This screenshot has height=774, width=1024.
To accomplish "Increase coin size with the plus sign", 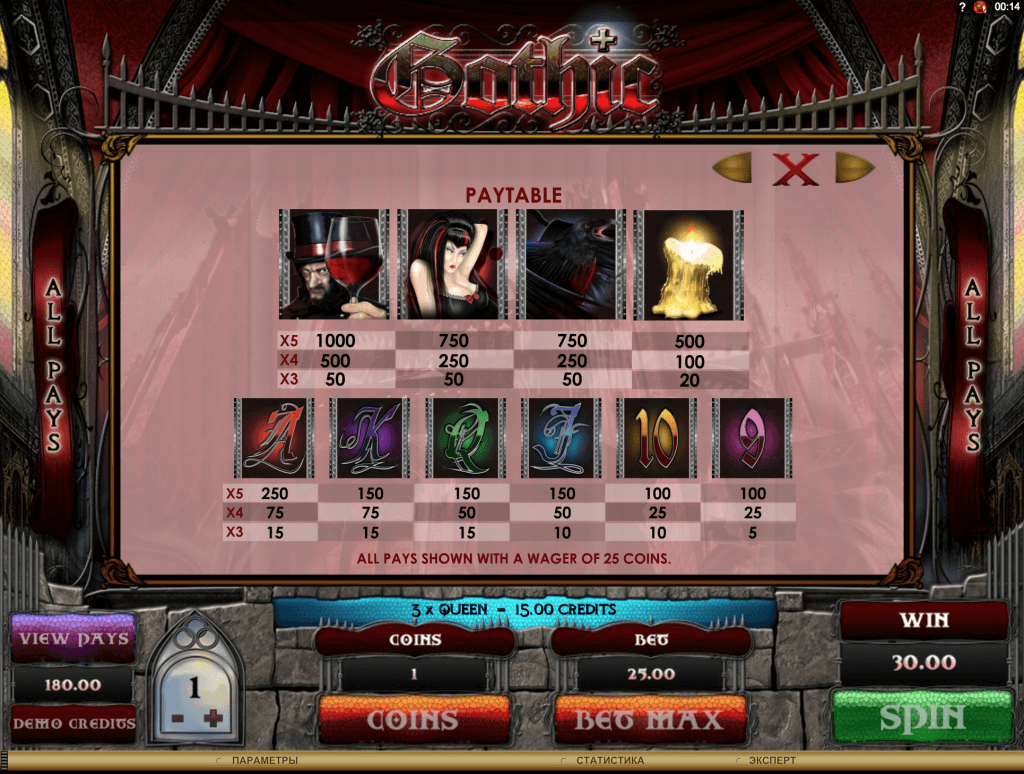I will pyautogui.click(x=211, y=719).
